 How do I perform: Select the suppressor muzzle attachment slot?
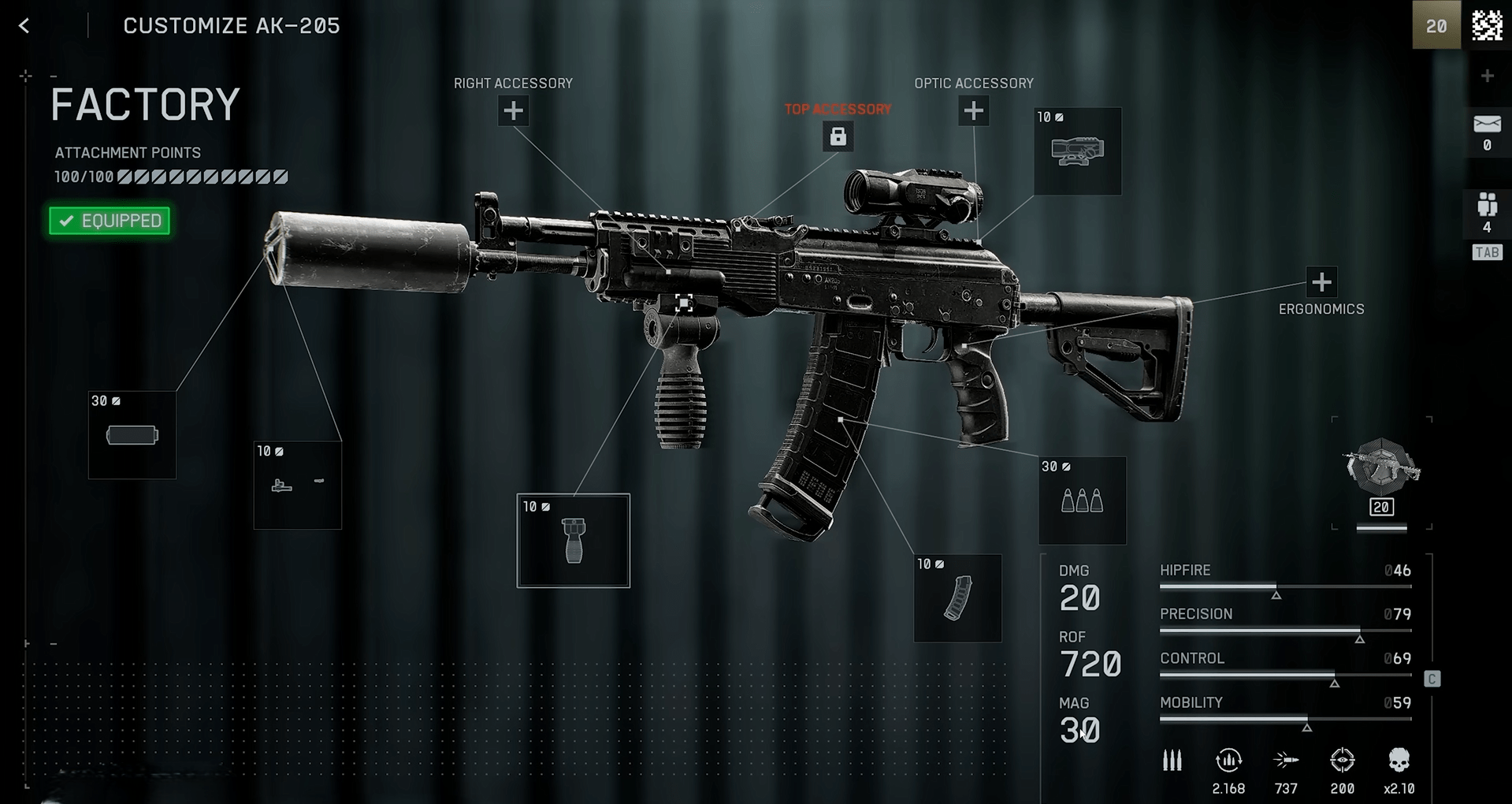[x=132, y=435]
